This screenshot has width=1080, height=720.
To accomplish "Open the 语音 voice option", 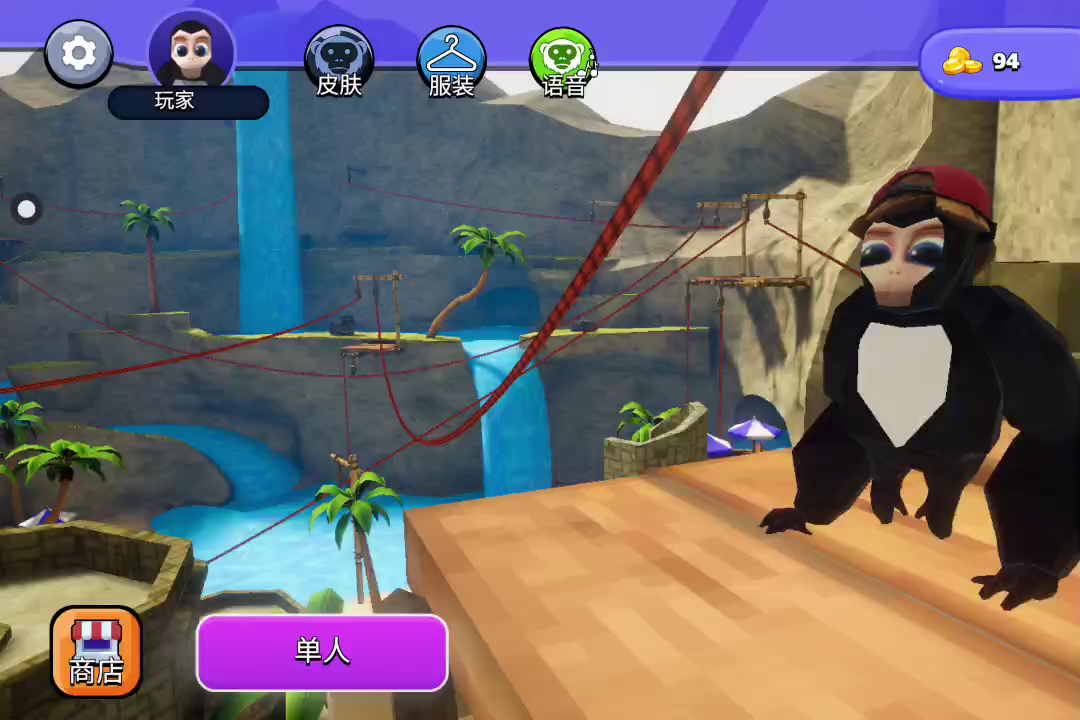I will click(x=563, y=61).
